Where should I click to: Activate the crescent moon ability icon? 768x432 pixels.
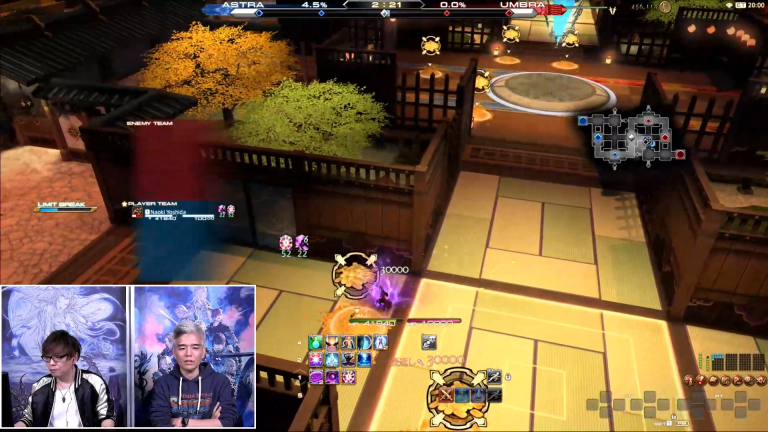[365, 343]
